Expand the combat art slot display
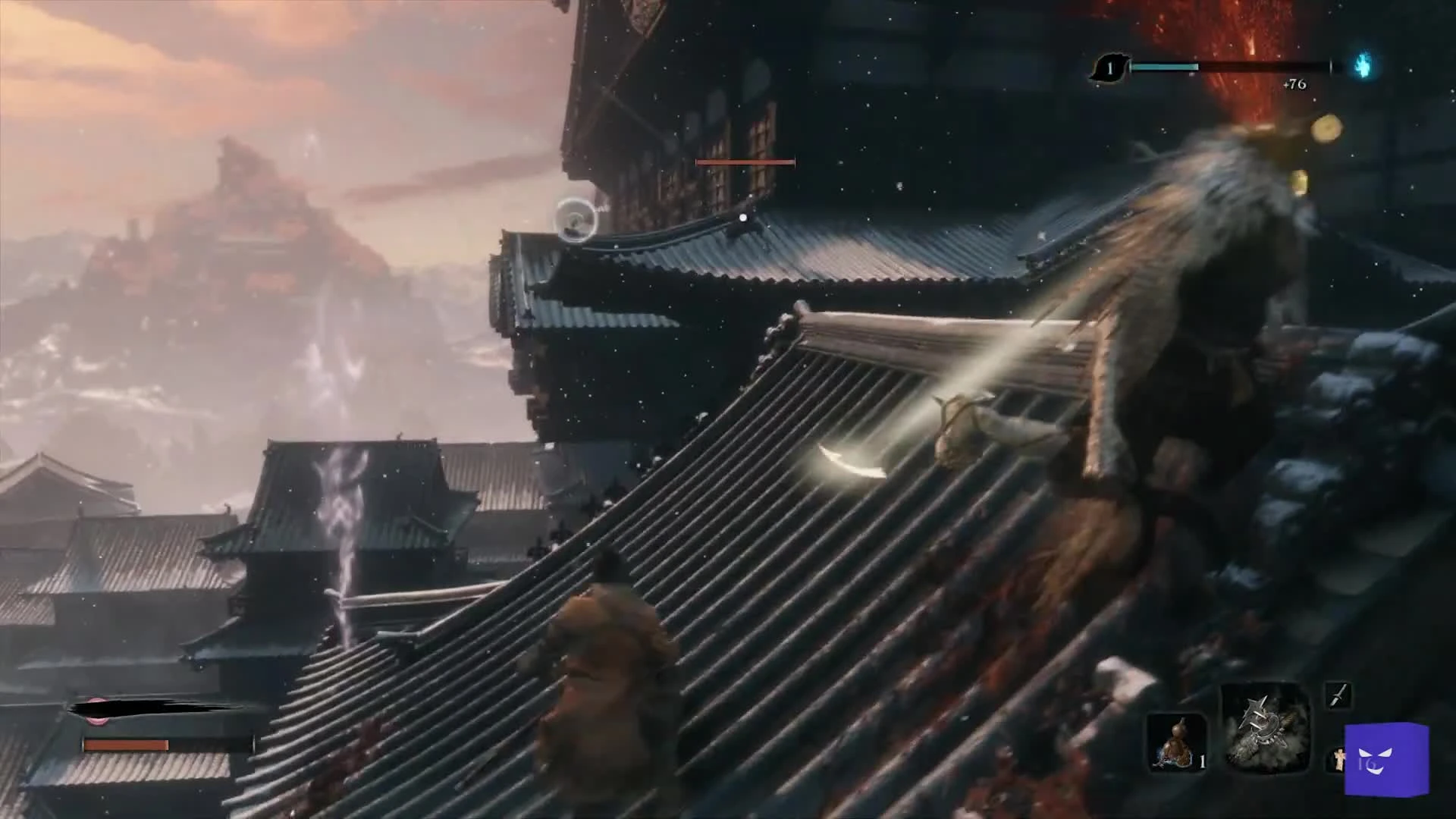 click(x=1338, y=696)
